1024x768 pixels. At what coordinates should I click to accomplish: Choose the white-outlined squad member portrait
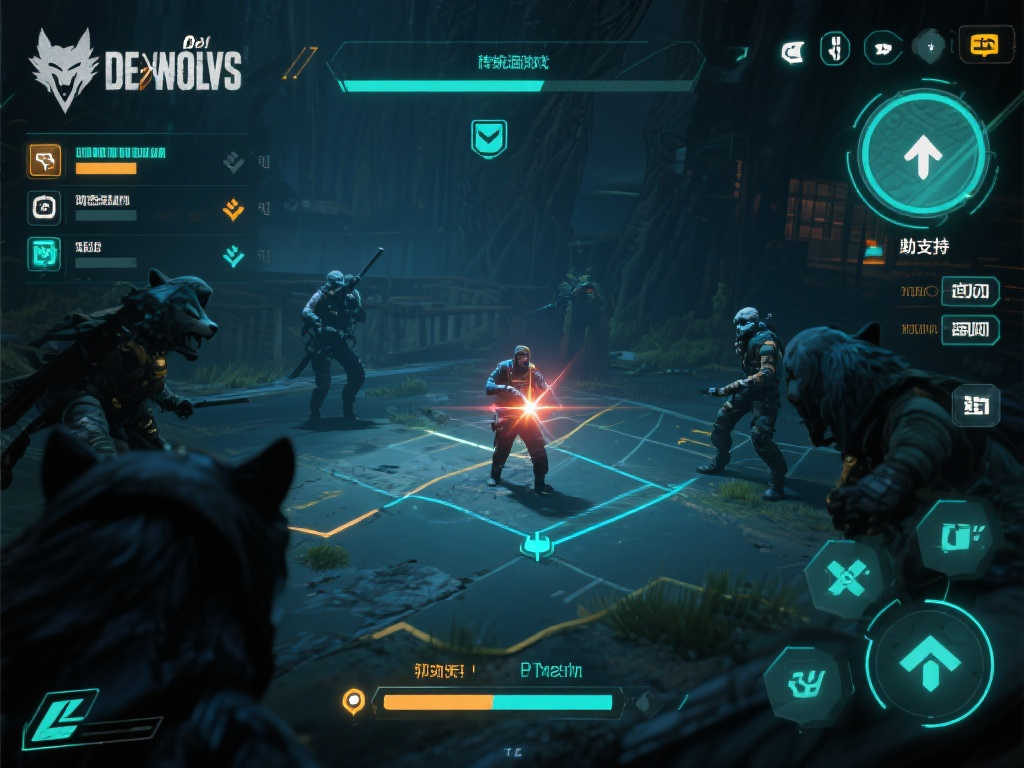[45, 207]
